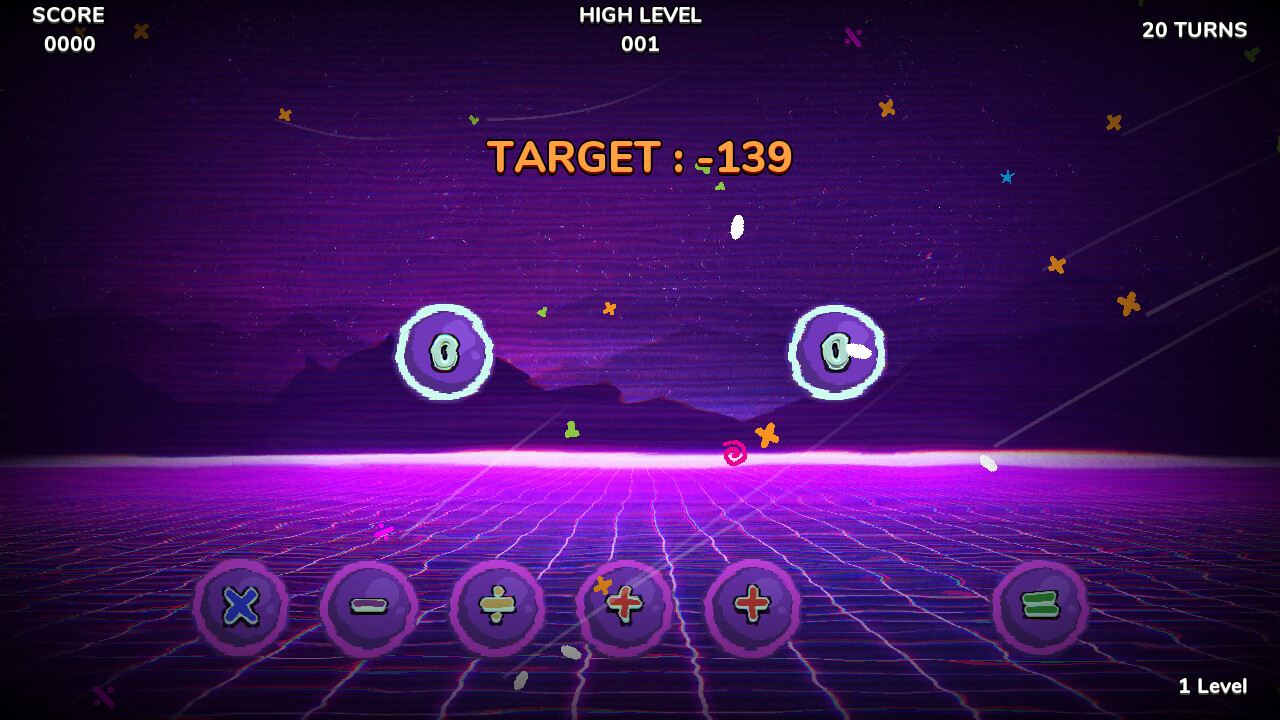Click the 20 TURNS indicator
Screen dimensions: 1280x720
point(1194,30)
